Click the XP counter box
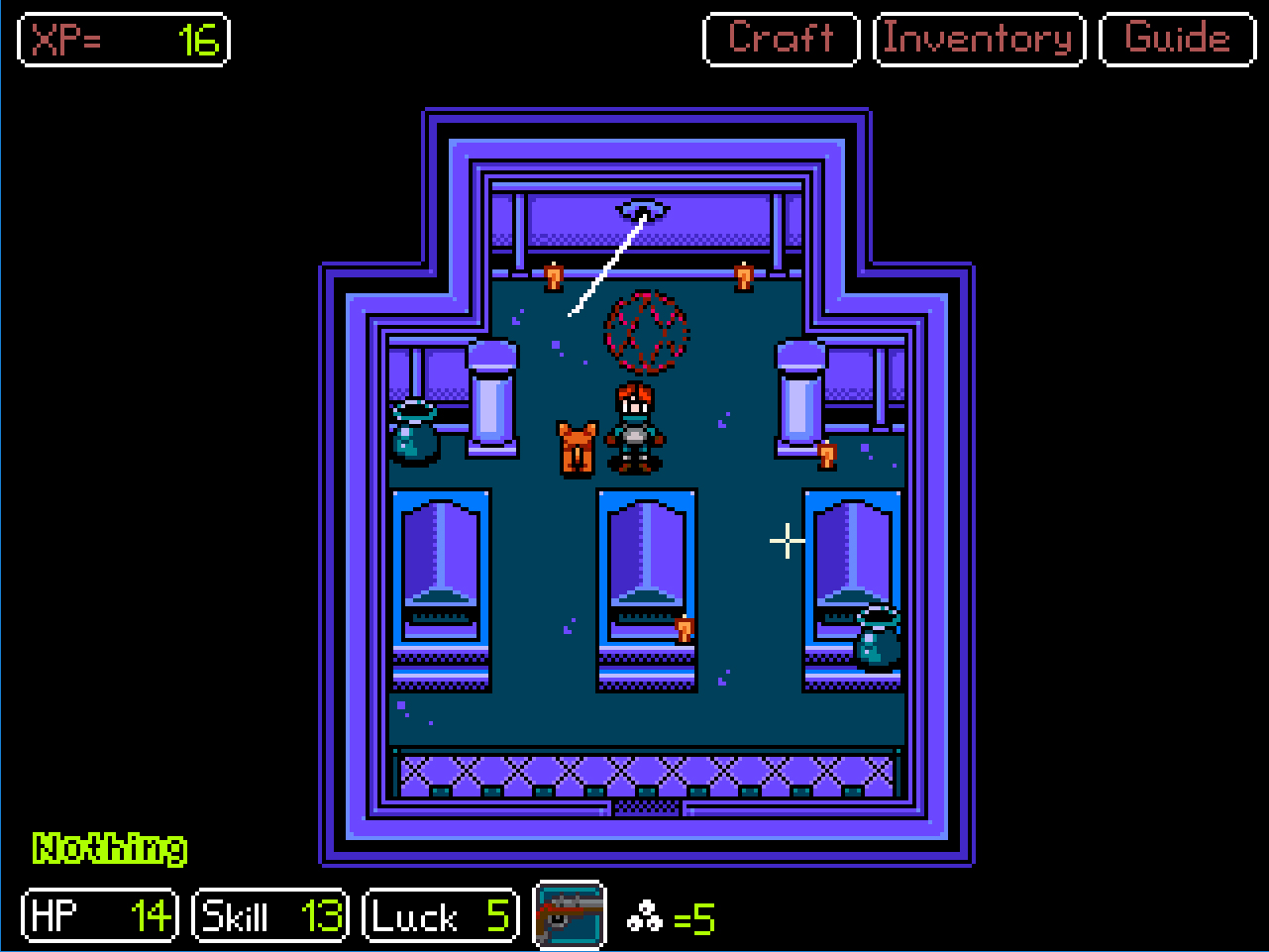This screenshot has height=952, width=1269. (x=123, y=40)
